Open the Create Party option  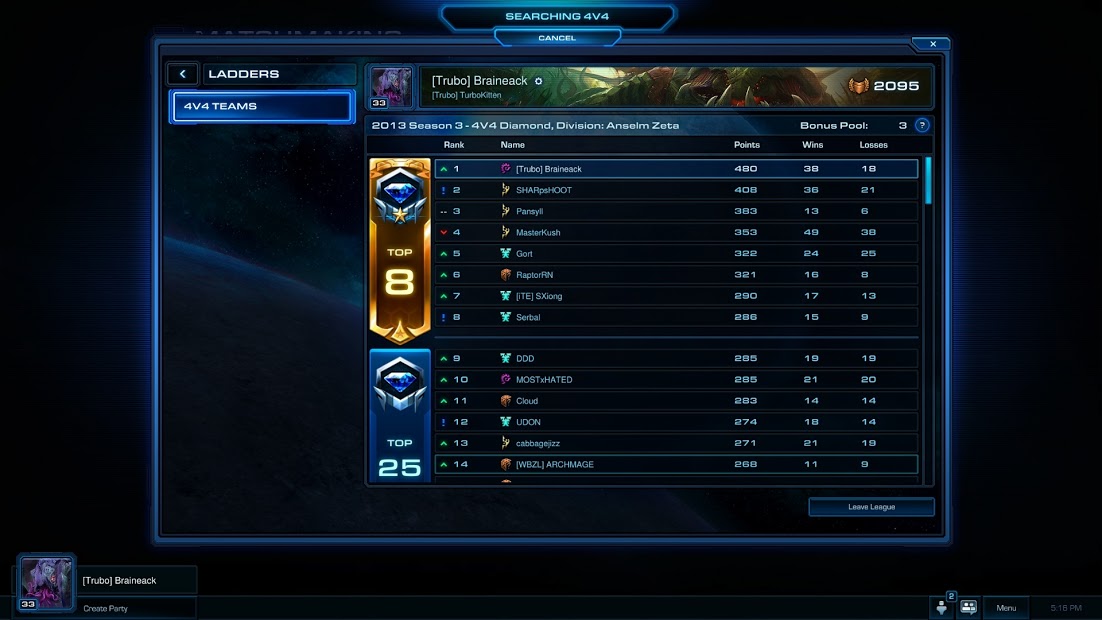(106, 608)
